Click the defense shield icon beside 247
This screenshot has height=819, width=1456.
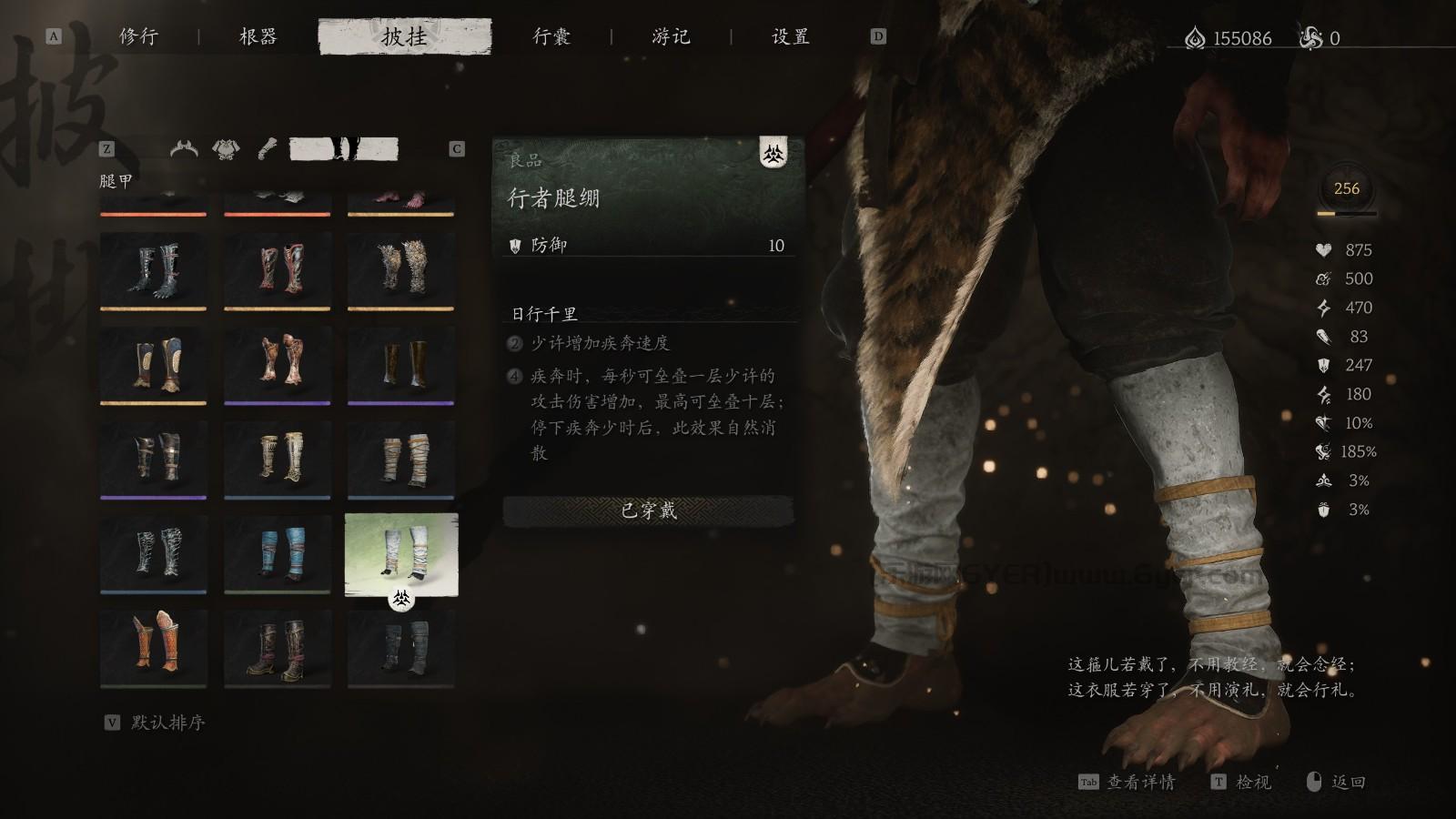coord(1324,366)
